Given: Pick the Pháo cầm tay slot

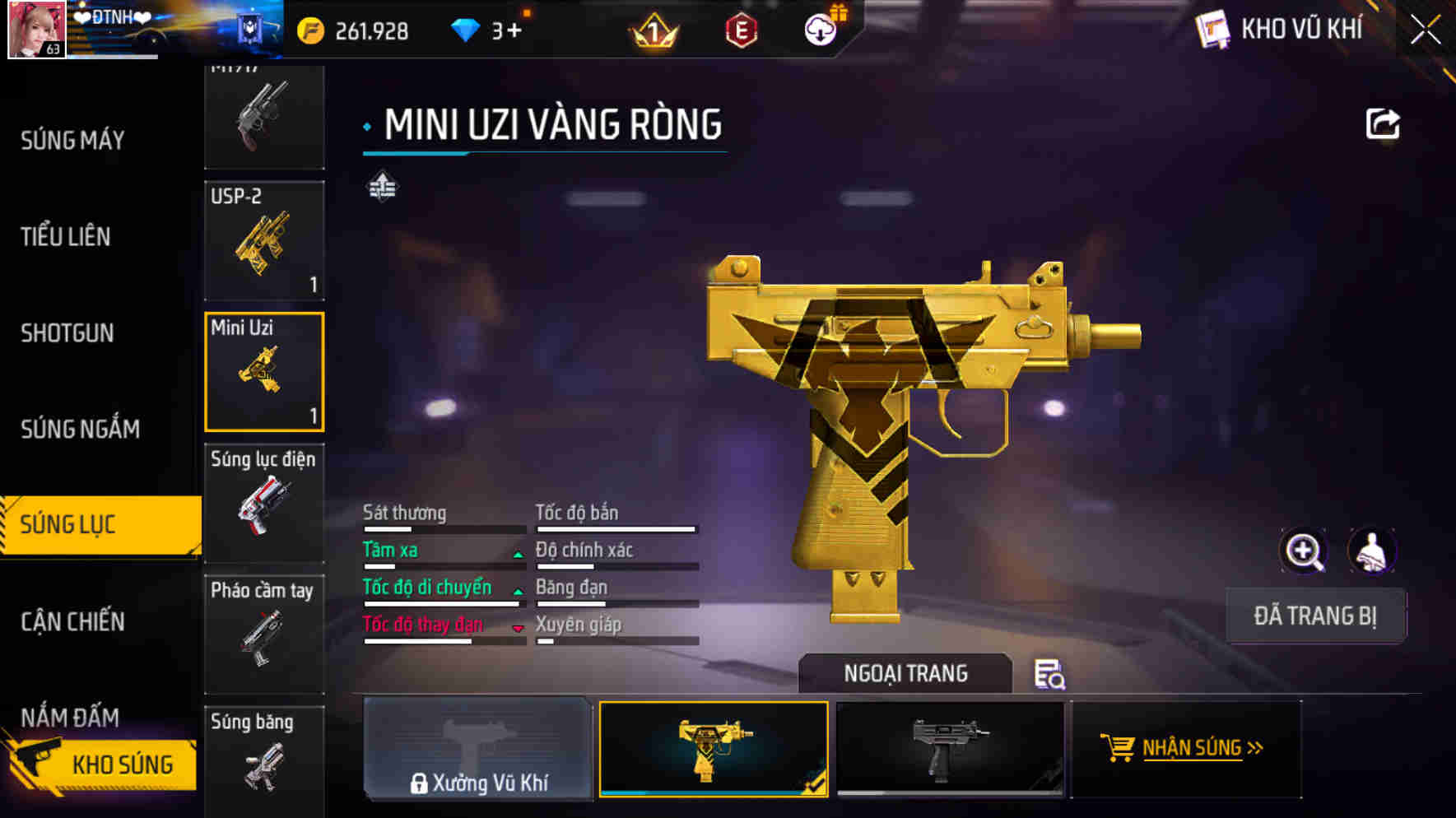Looking at the screenshot, I should tap(264, 634).
